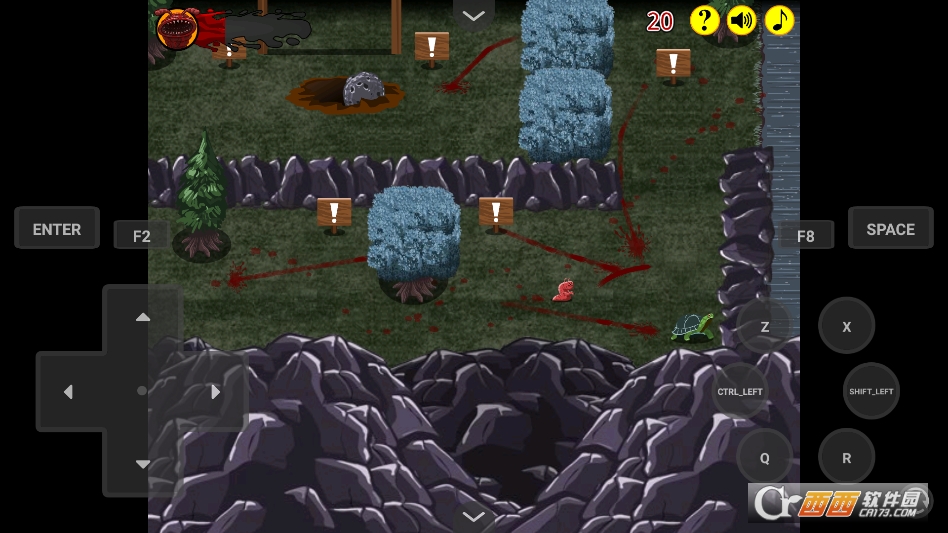Tap the CTRL_LEFT round button
Screen dimensions: 948x533
click(x=740, y=391)
